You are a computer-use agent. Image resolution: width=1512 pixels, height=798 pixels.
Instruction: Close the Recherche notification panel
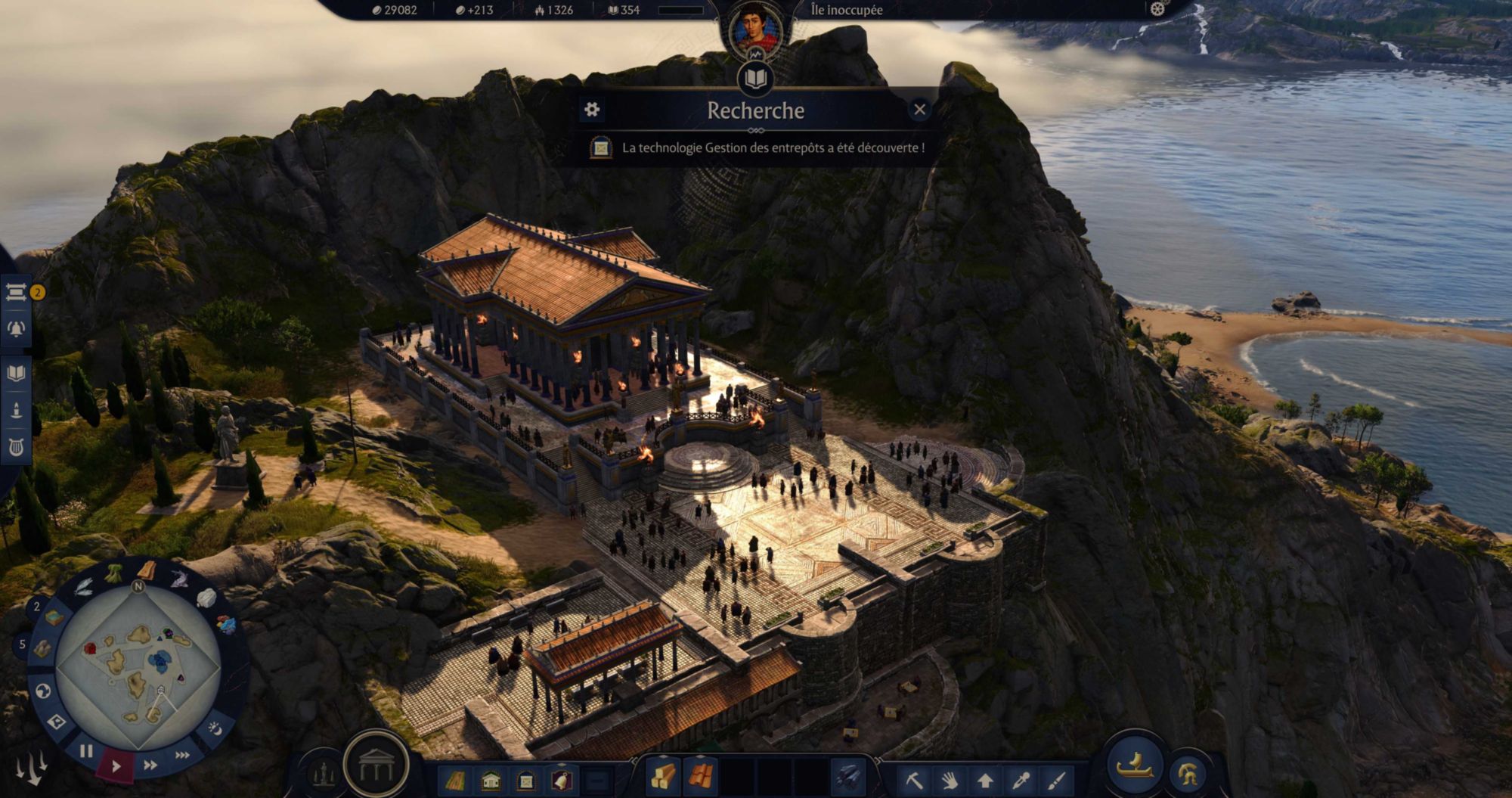919,110
